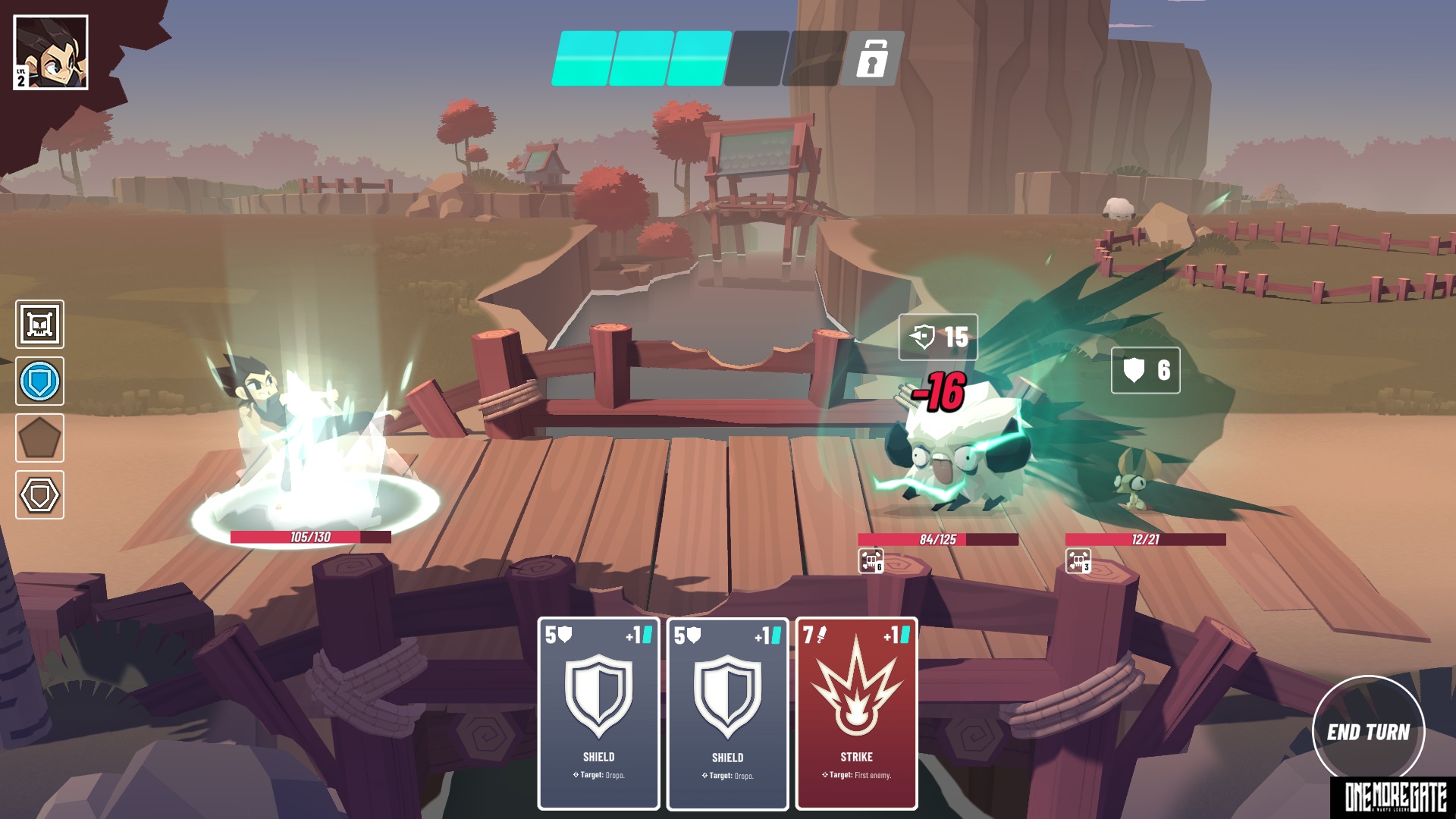End the current turn

click(x=1368, y=731)
